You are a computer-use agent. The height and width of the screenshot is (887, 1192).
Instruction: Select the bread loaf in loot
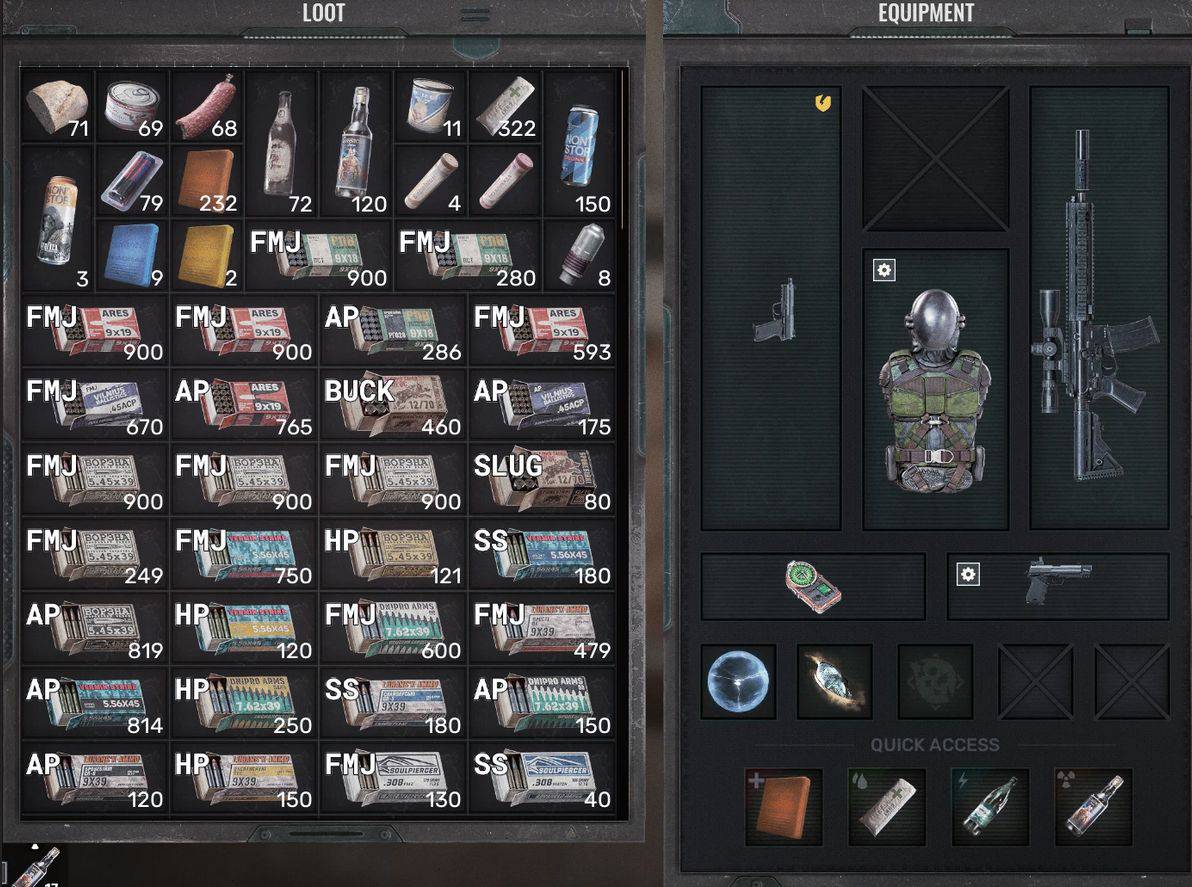[56, 106]
